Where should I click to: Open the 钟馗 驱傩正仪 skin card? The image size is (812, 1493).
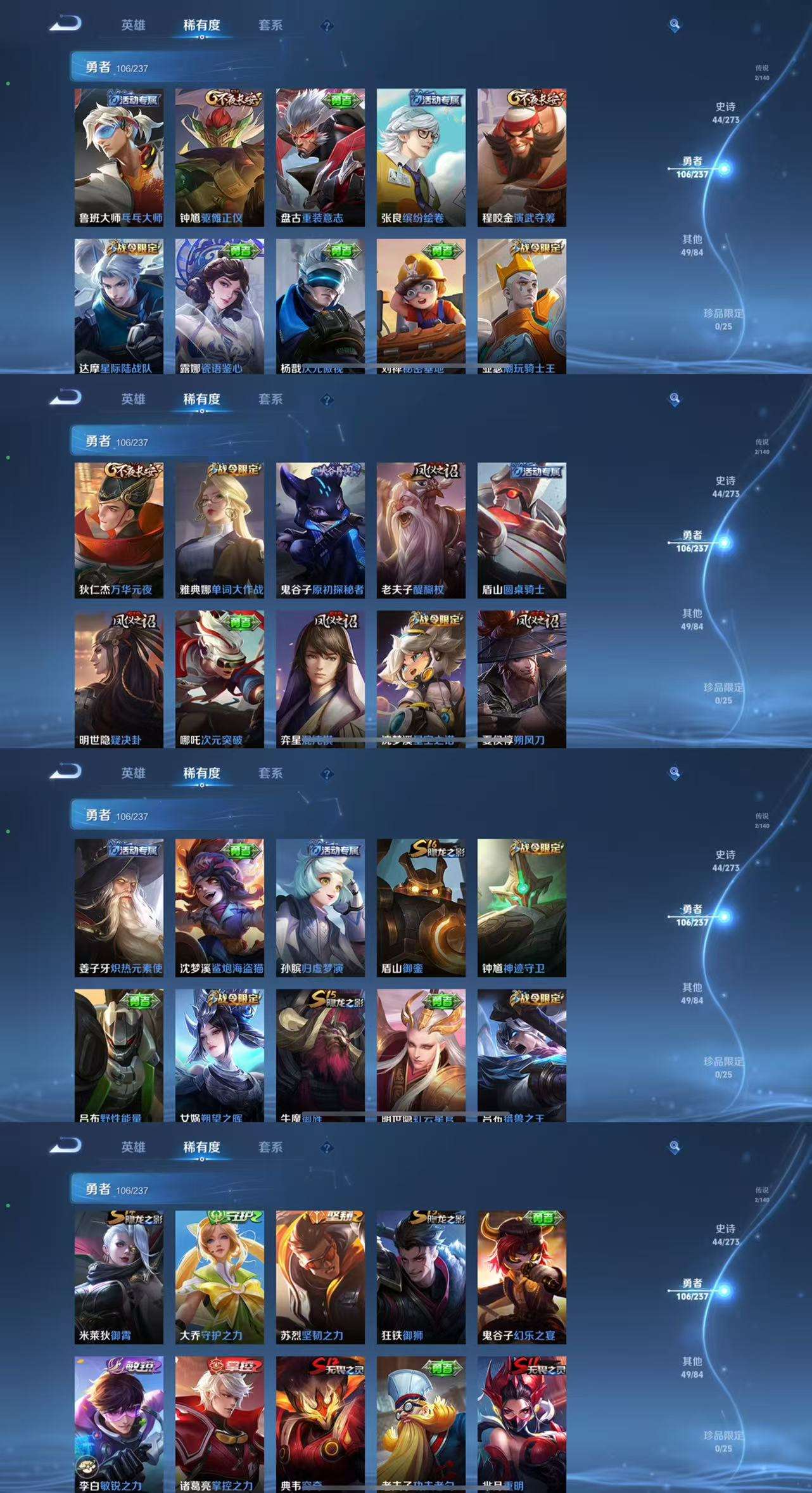[x=219, y=157]
